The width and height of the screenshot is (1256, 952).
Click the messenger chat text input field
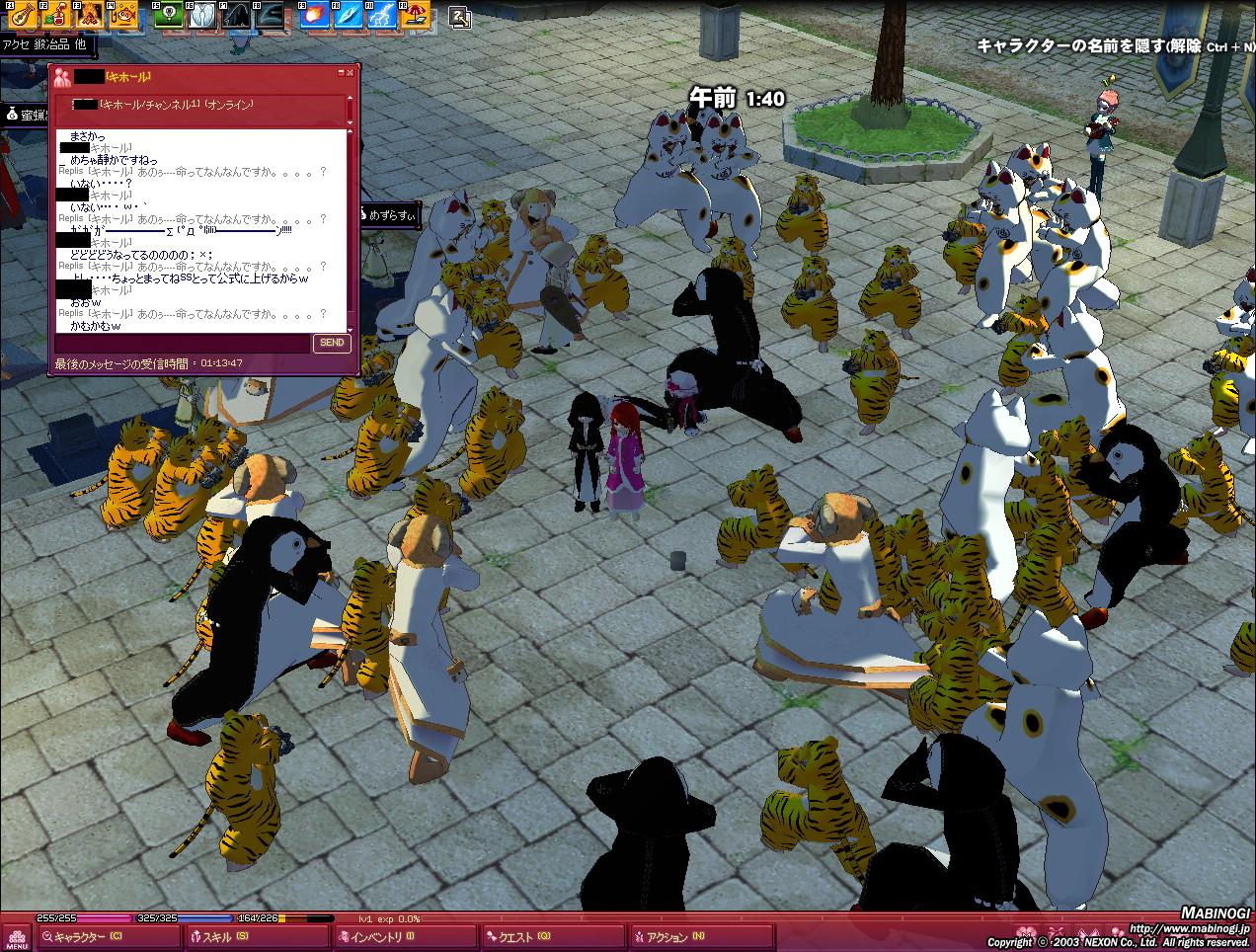tap(183, 343)
